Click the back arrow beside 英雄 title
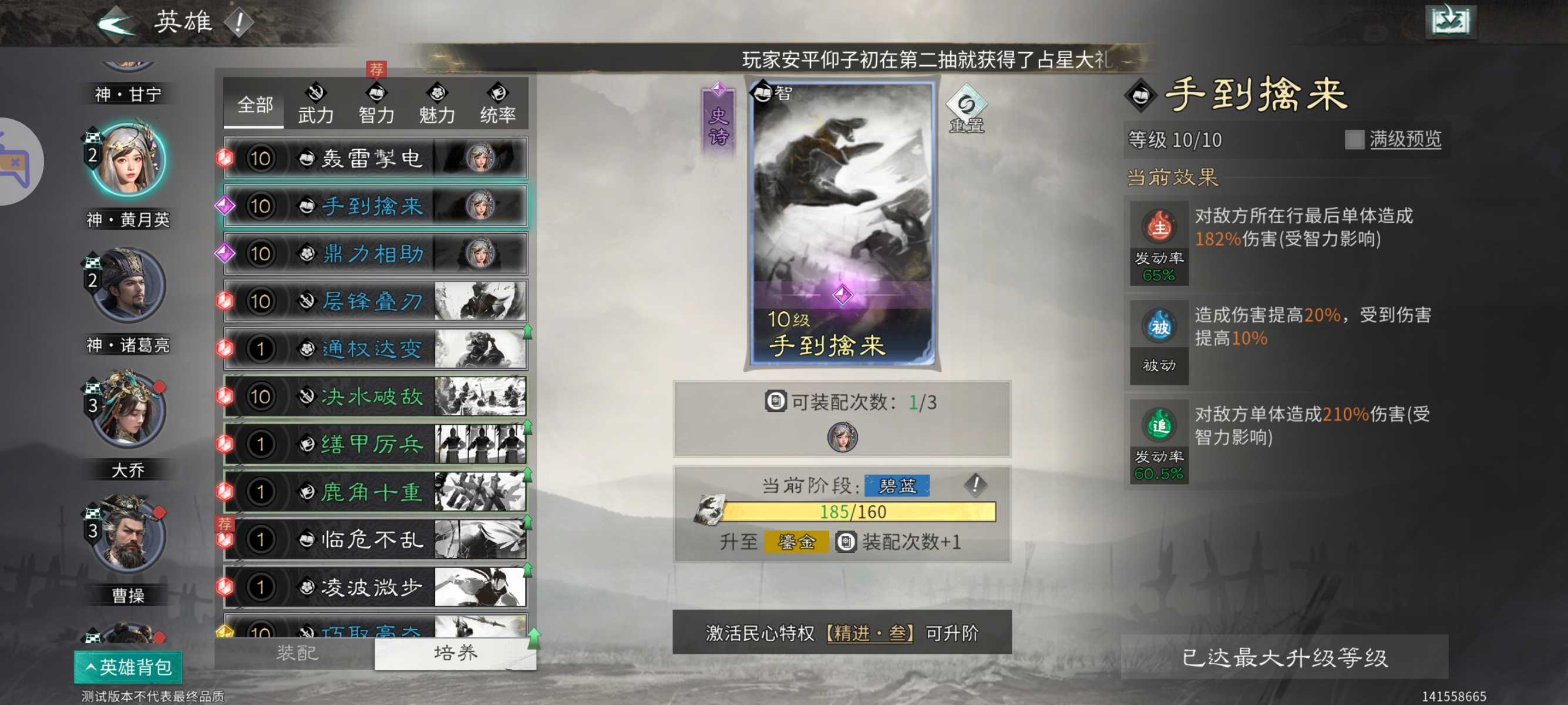 pyautogui.click(x=117, y=22)
